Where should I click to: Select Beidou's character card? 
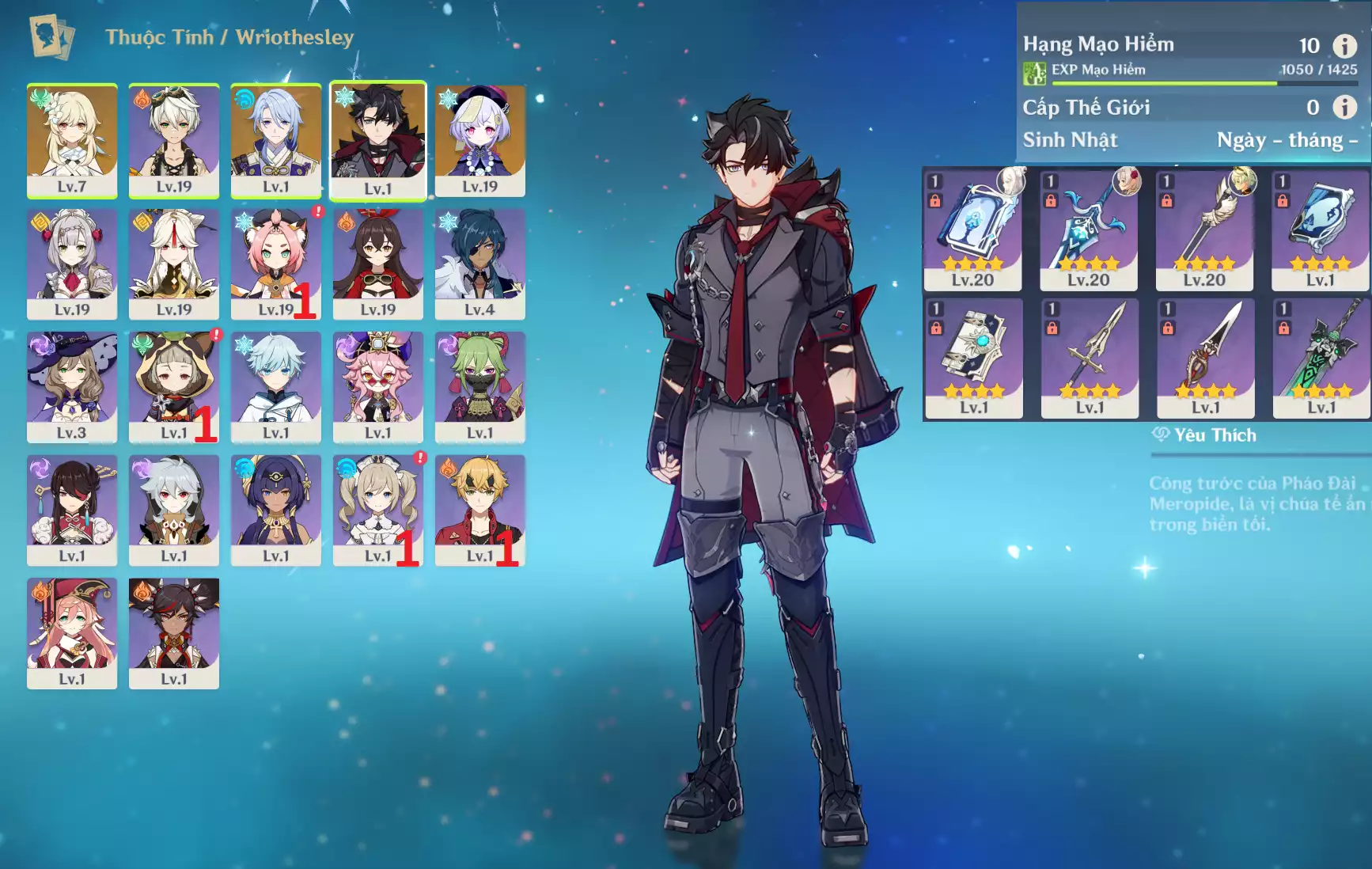(72, 510)
